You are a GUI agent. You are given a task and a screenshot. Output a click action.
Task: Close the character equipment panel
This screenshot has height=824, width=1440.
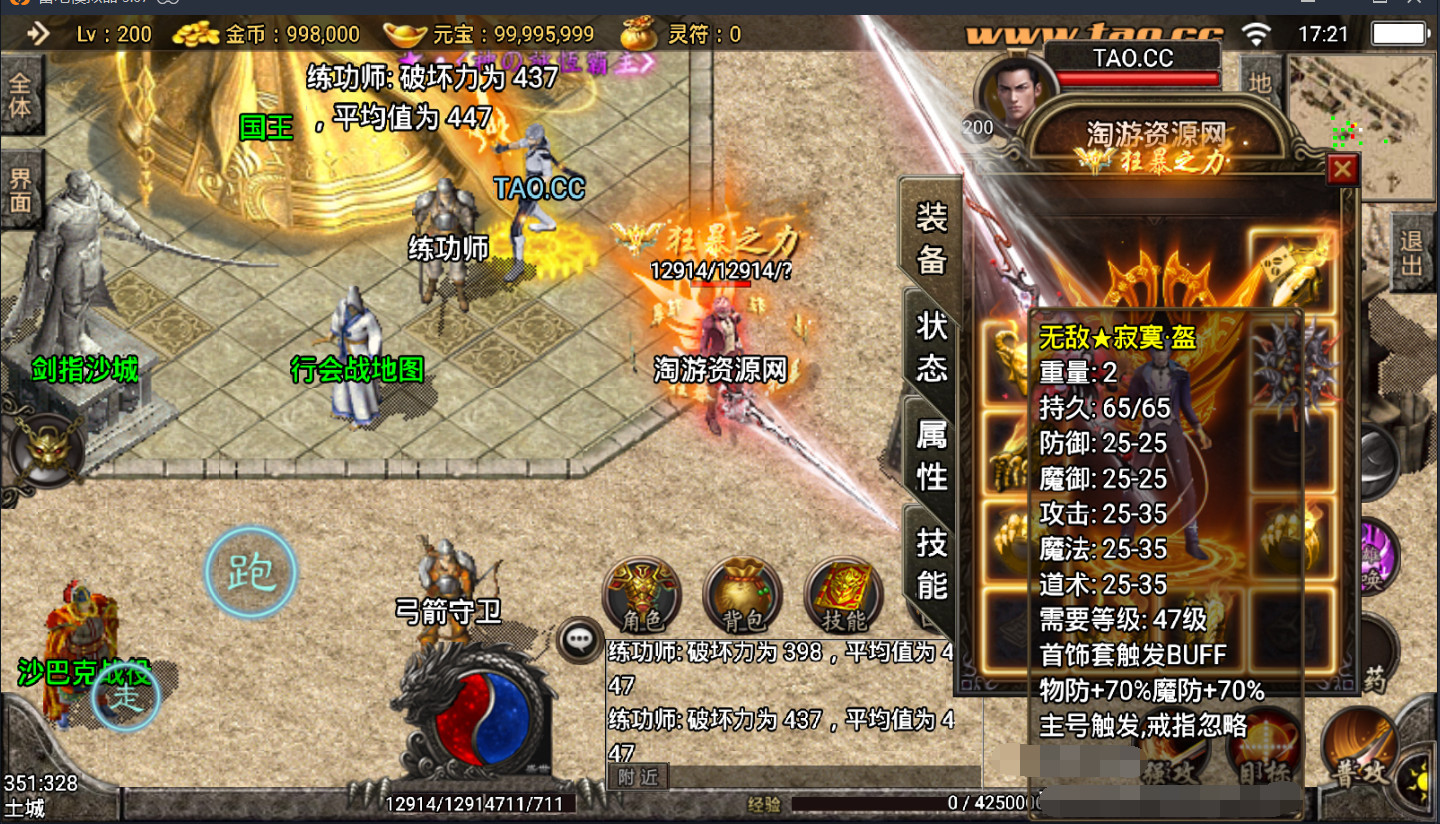(x=1342, y=170)
